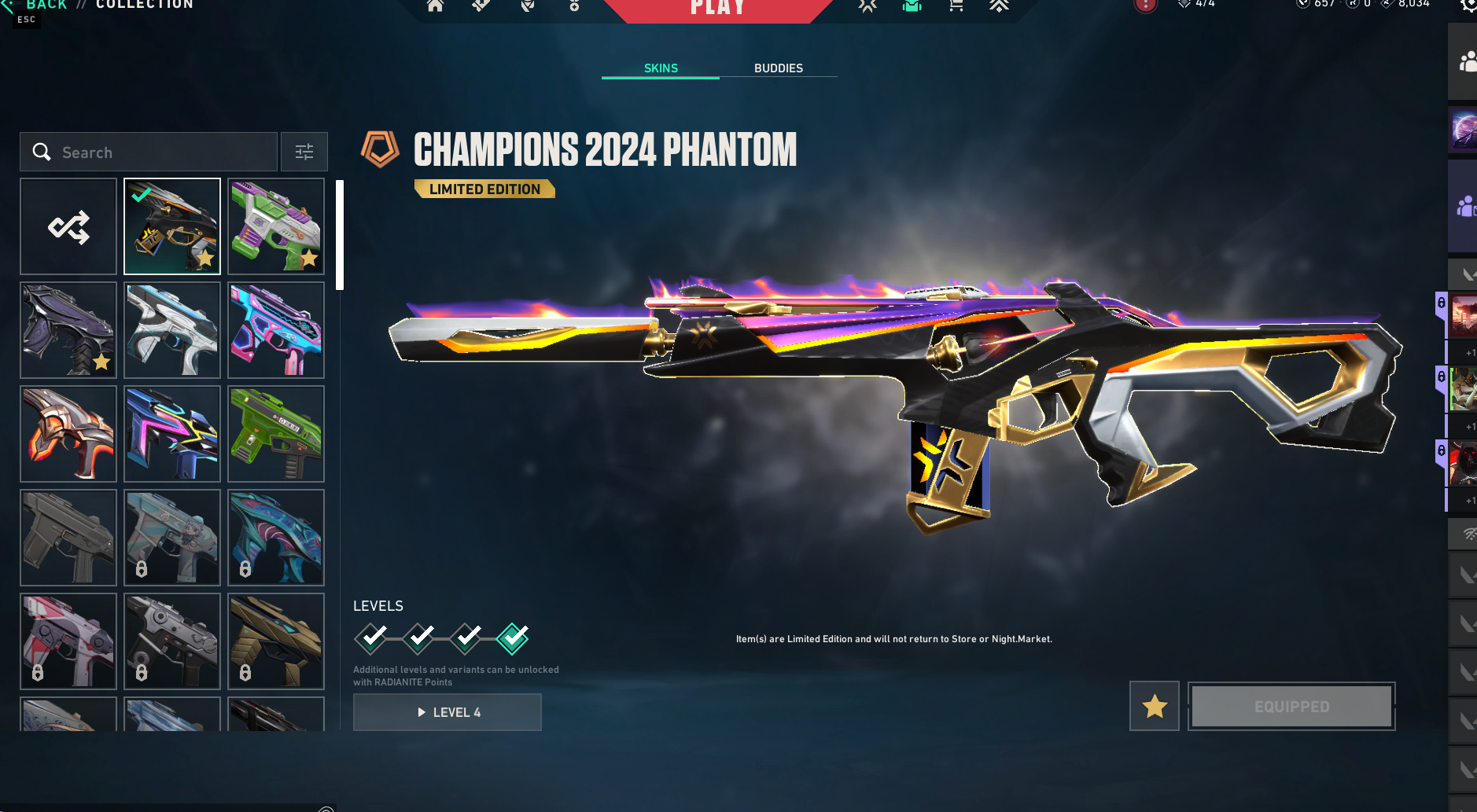This screenshot has width=1477, height=812.
Task: Open the store cart icon
Action: 956,6
